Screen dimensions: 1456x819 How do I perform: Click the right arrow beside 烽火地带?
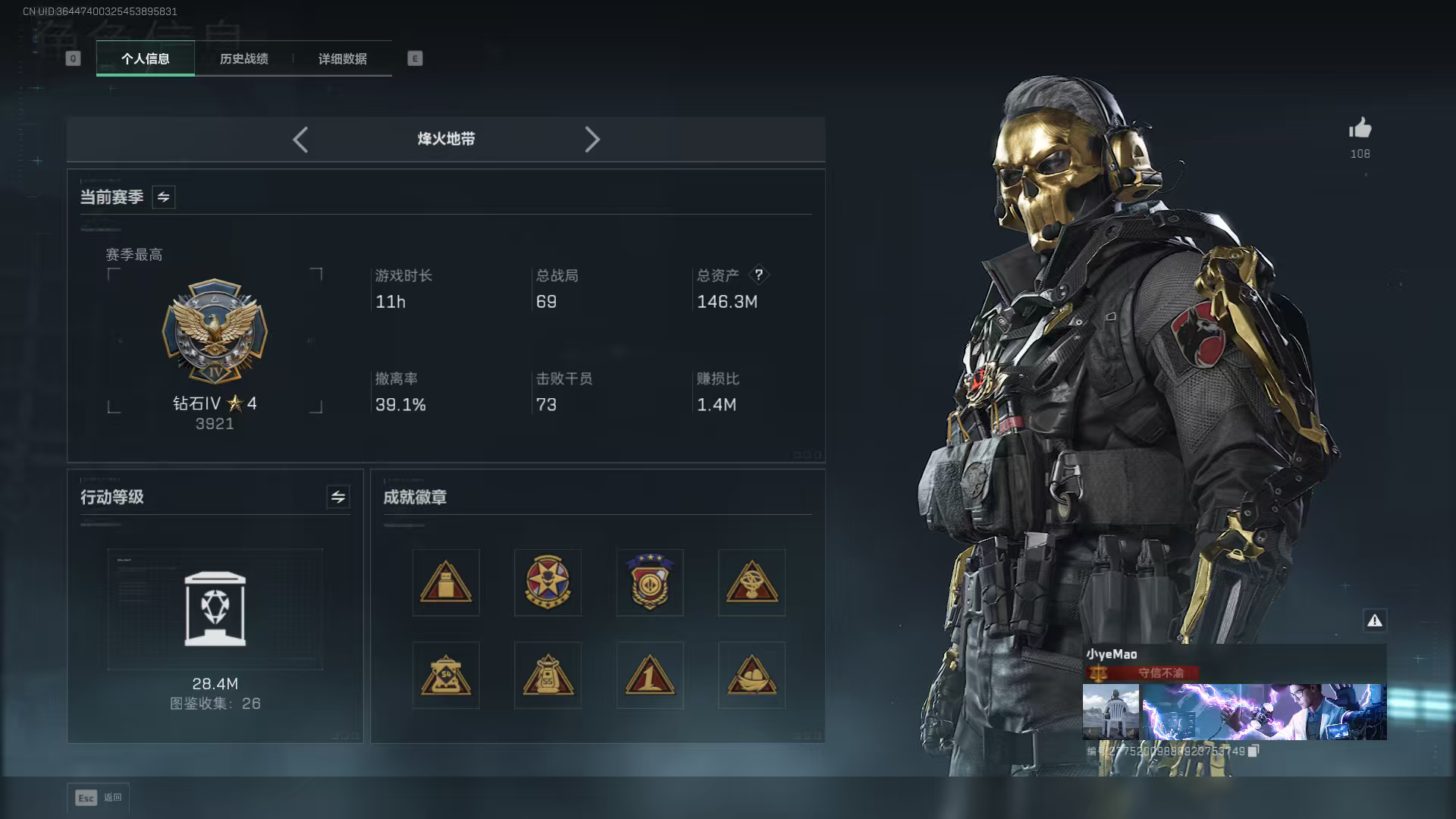(x=592, y=140)
